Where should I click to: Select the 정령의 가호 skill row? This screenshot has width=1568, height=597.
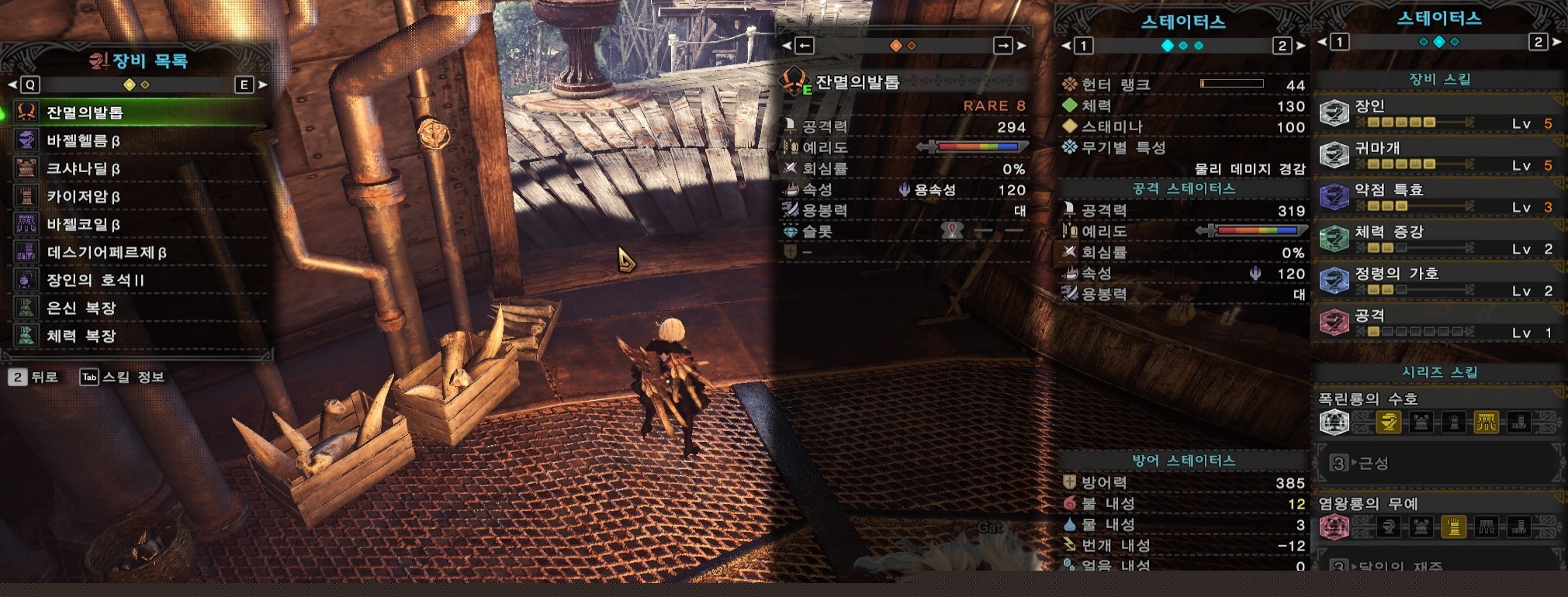pyautogui.click(x=1438, y=281)
